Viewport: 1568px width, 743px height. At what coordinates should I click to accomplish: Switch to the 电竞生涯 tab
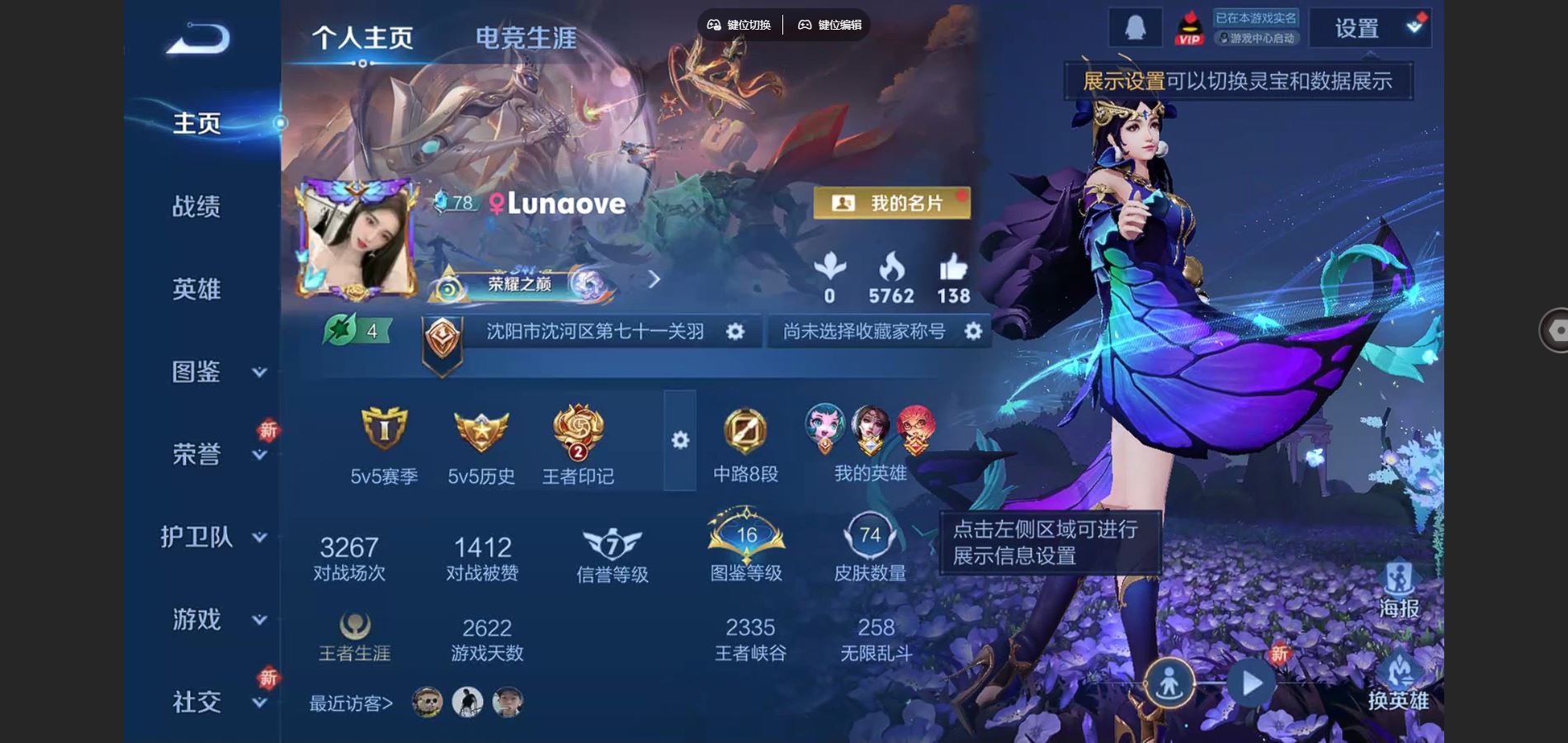pyautogui.click(x=526, y=38)
